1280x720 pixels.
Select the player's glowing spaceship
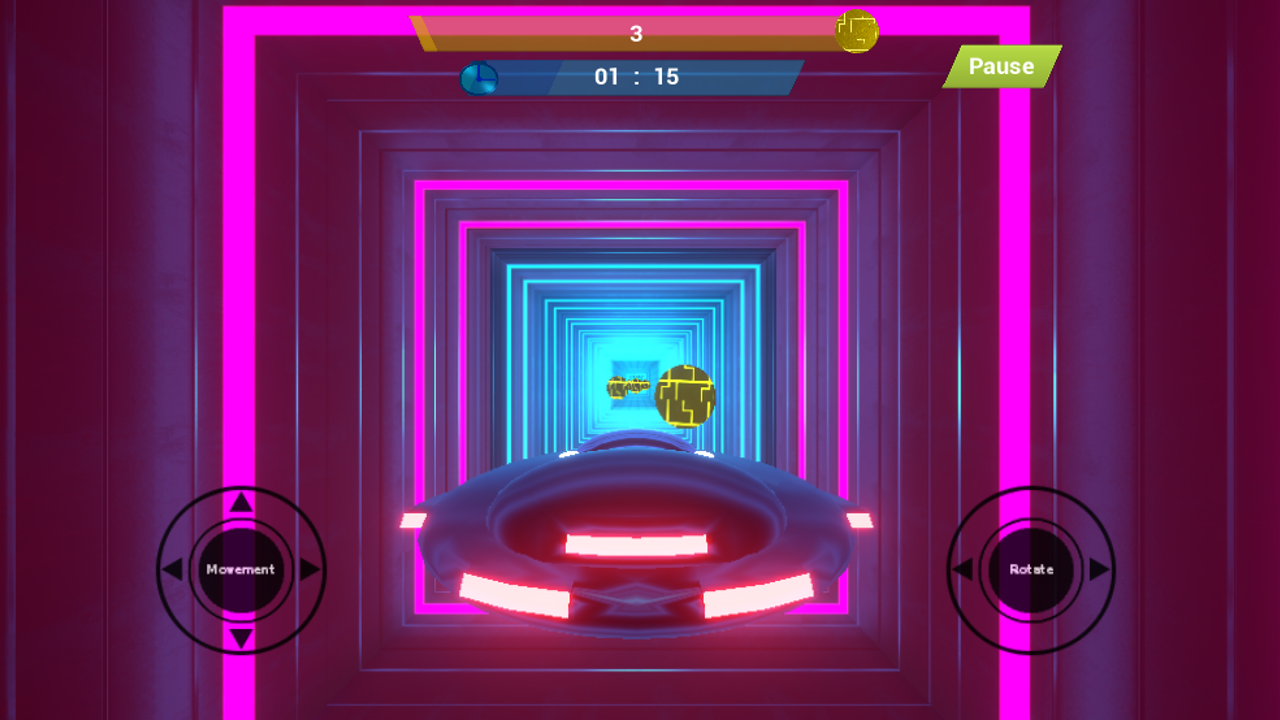point(640,545)
